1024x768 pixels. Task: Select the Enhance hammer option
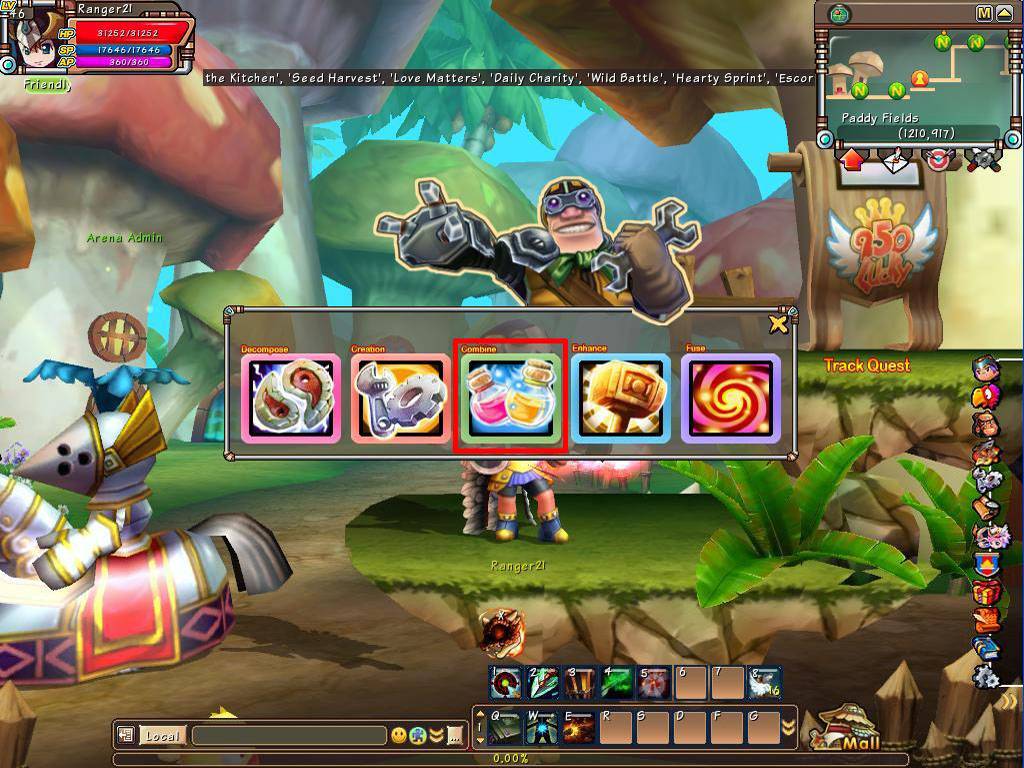click(x=621, y=398)
